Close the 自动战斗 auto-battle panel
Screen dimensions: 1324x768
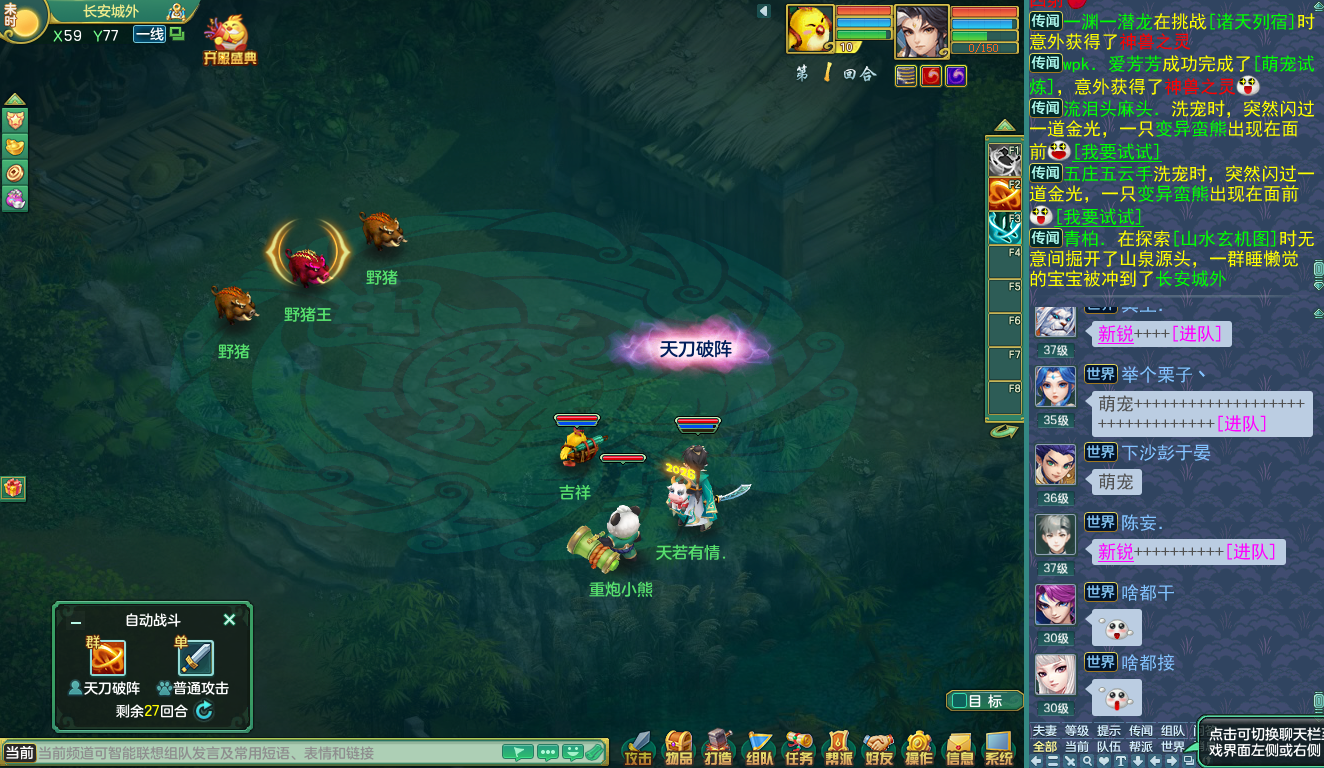(x=229, y=620)
